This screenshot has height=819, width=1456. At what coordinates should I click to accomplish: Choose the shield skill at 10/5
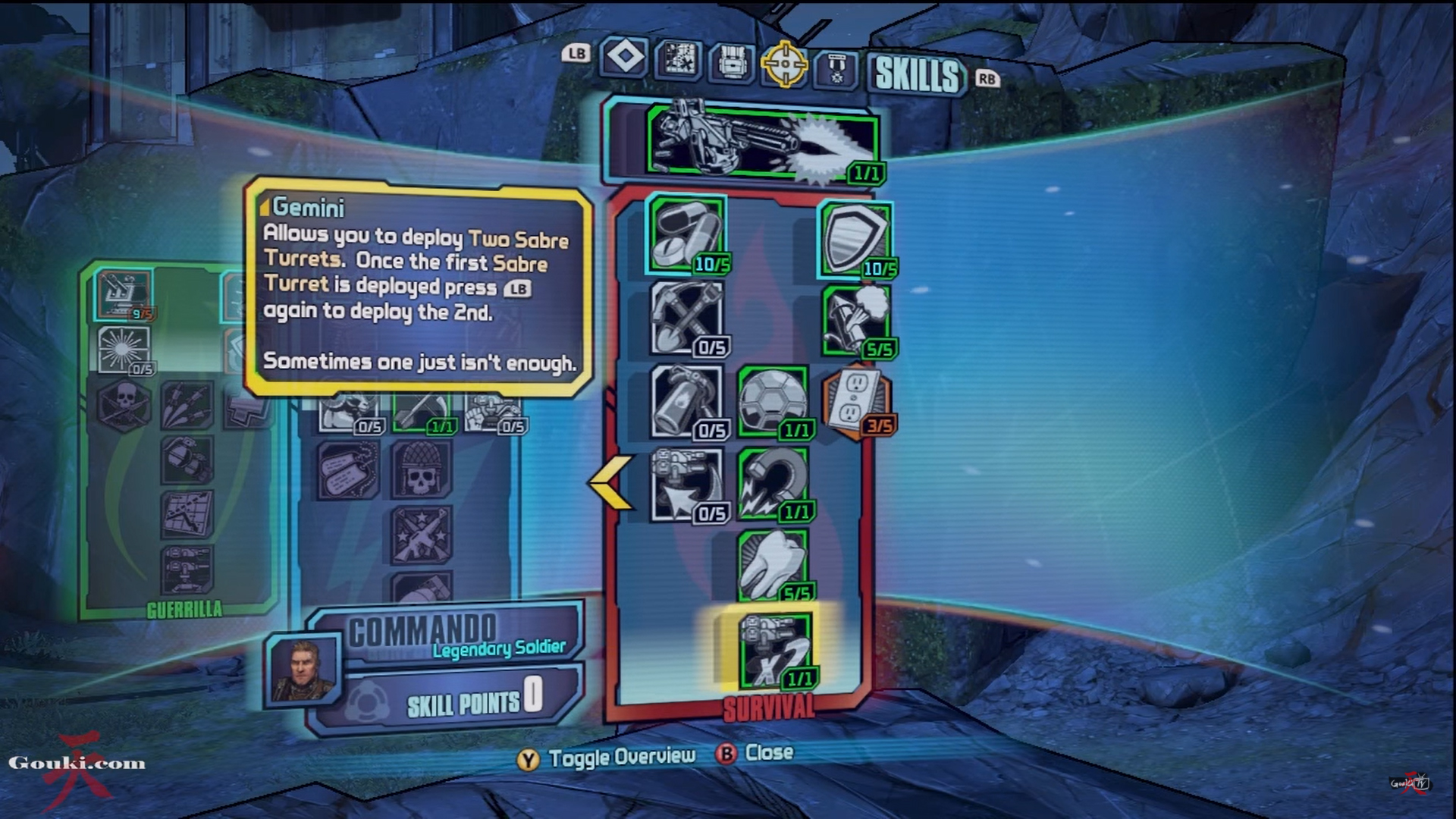[x=855, y=239]
